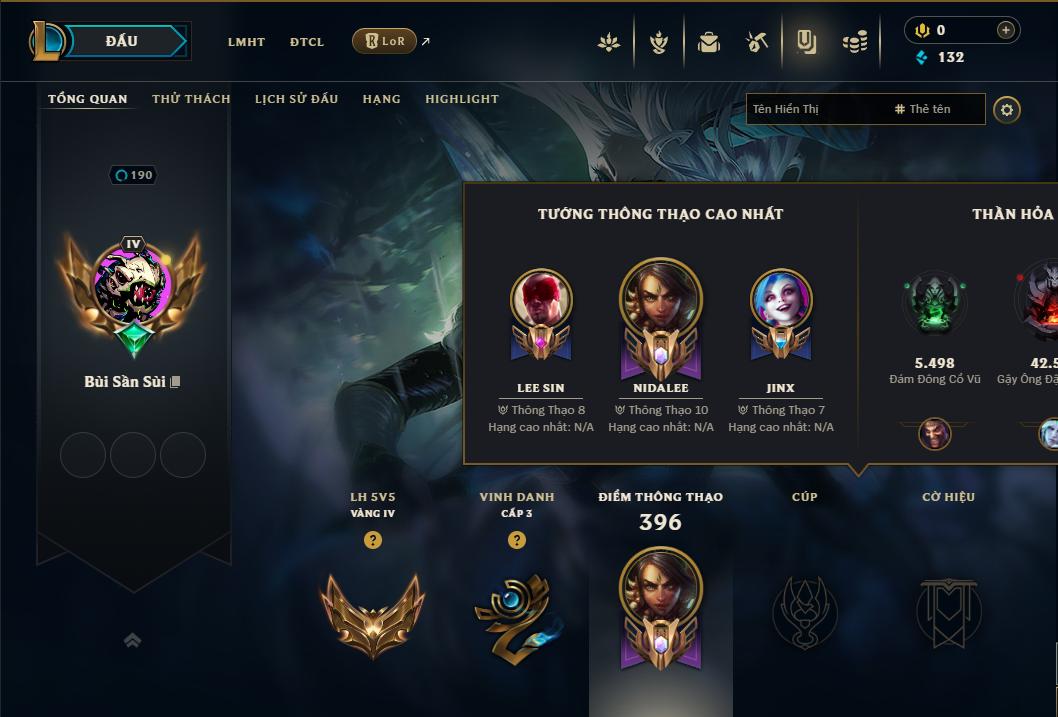Open the coin stack store icon
This screenshot has width=1058, height=717.
854,42
